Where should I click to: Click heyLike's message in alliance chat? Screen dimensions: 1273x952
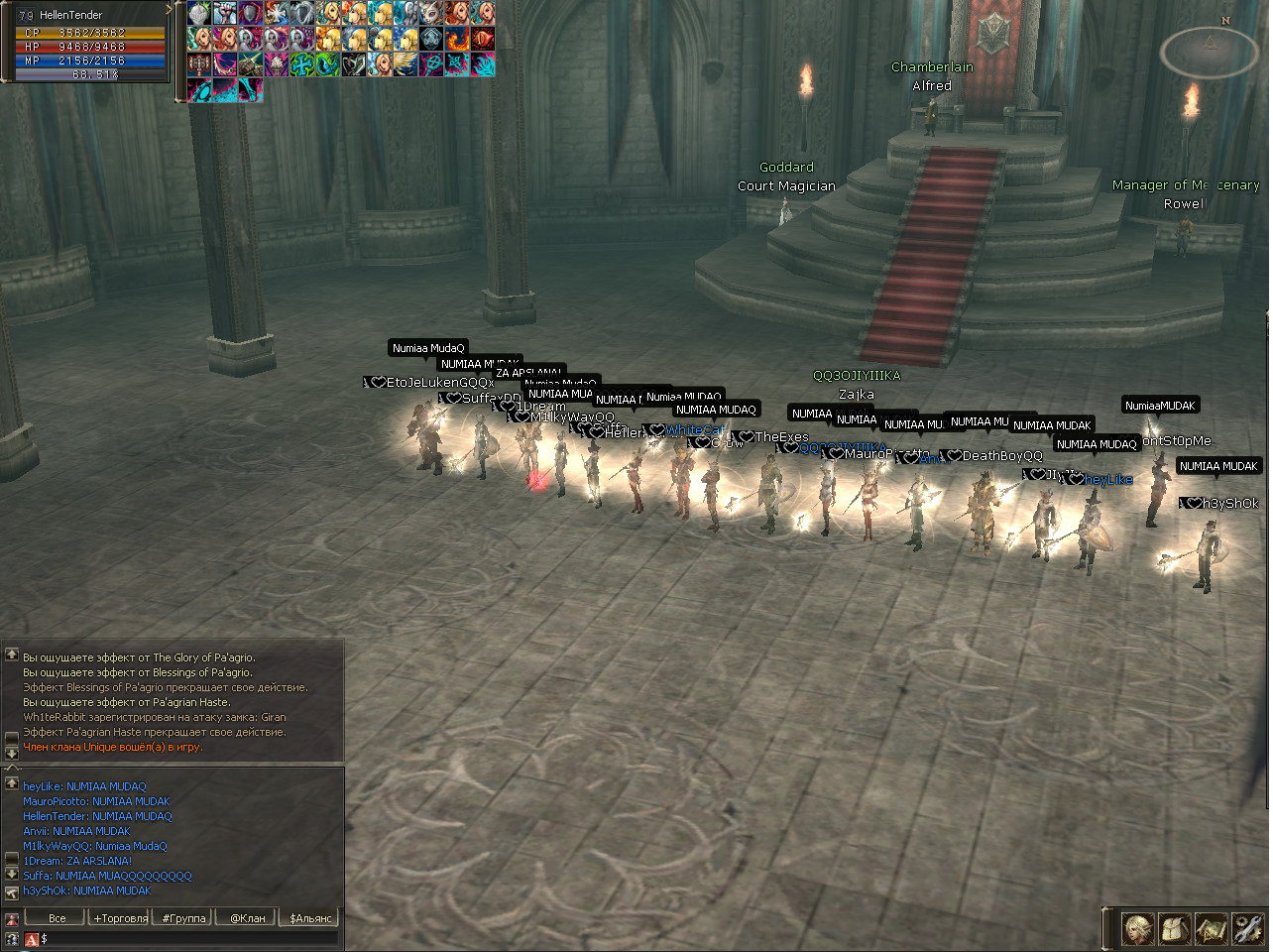(84, 786)
